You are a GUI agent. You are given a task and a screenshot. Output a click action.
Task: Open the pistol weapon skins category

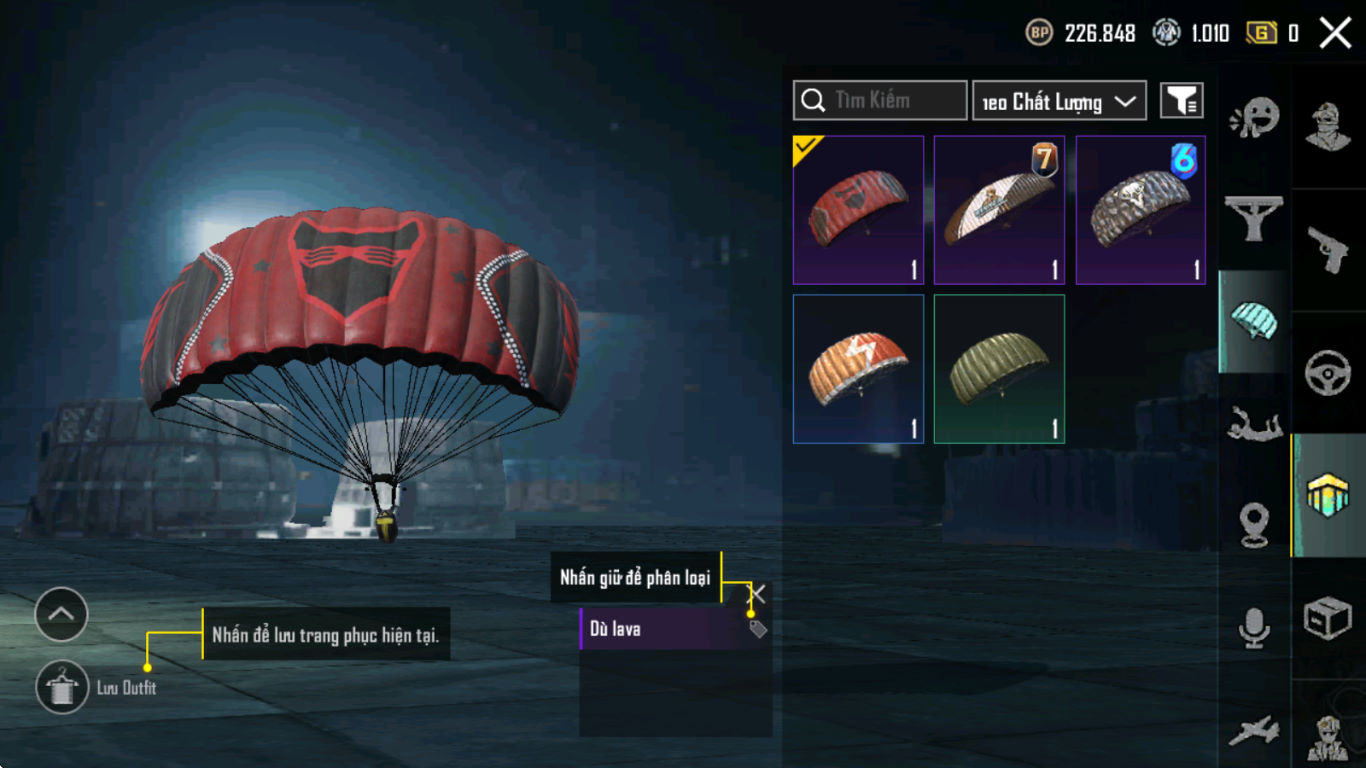click(1329, 249)
